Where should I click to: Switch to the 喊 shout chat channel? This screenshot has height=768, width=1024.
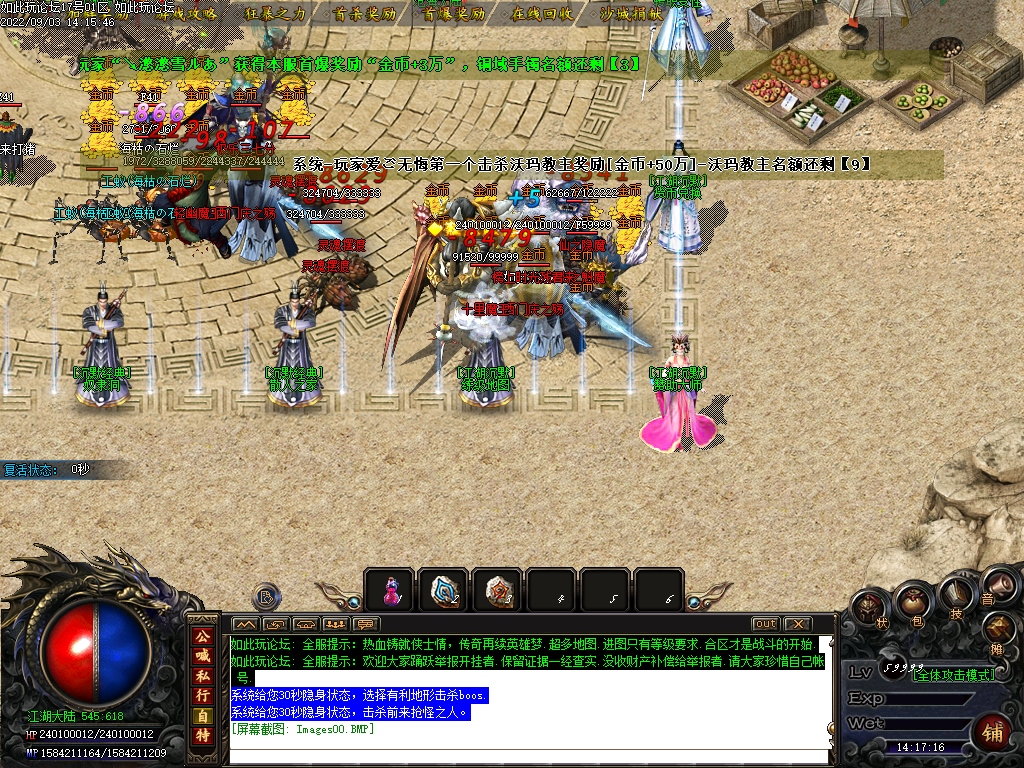click(202, 656)
